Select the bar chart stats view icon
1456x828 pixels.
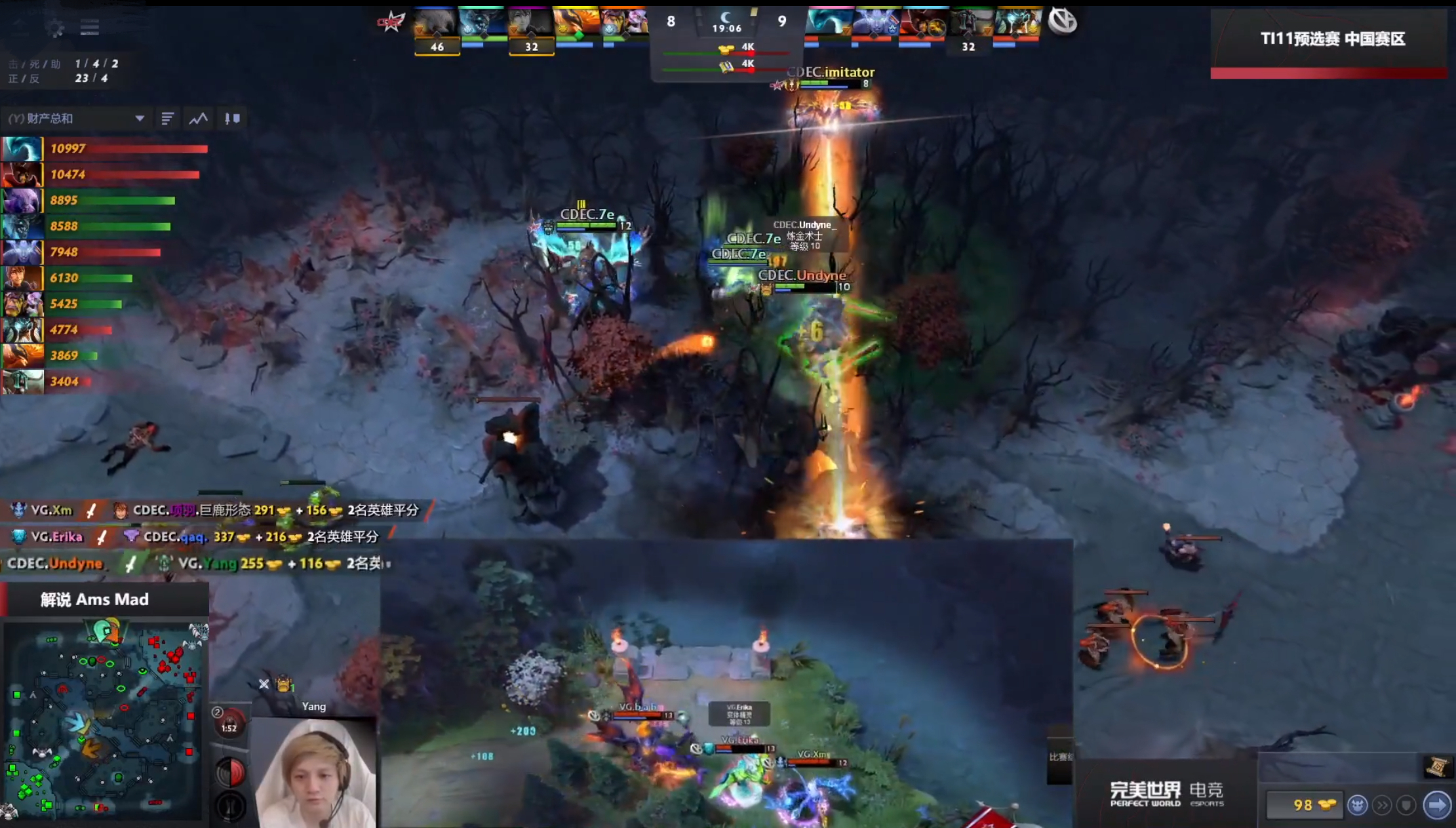pos(168,118)
